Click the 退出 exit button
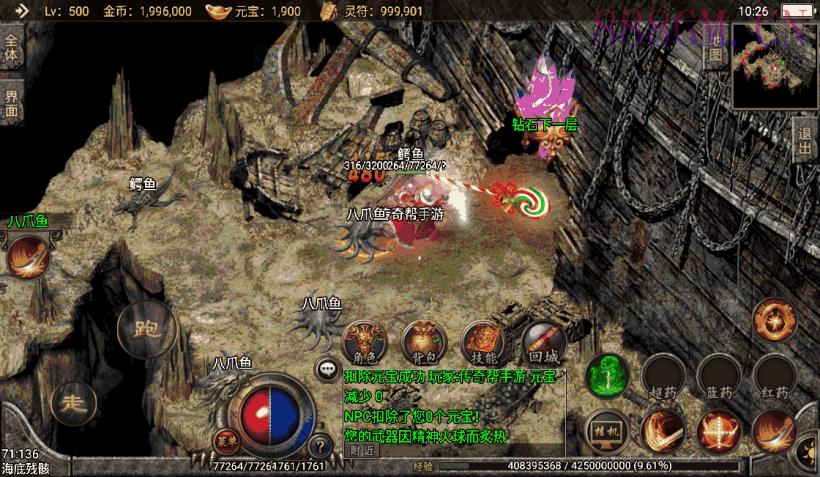The height and width of the screenshot is (477, 820). (805, 140)
